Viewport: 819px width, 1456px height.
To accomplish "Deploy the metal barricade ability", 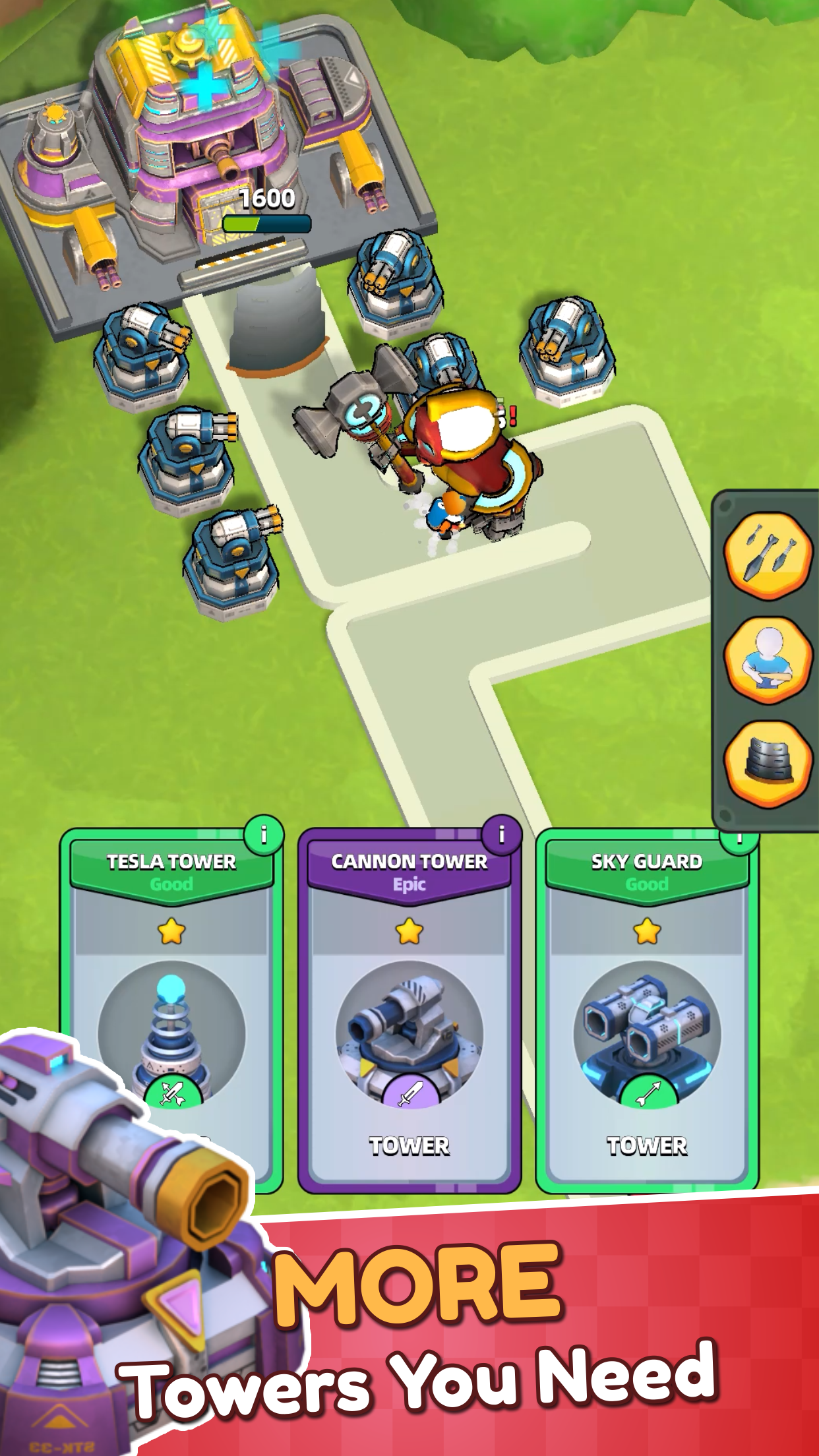I will (768, 764).
